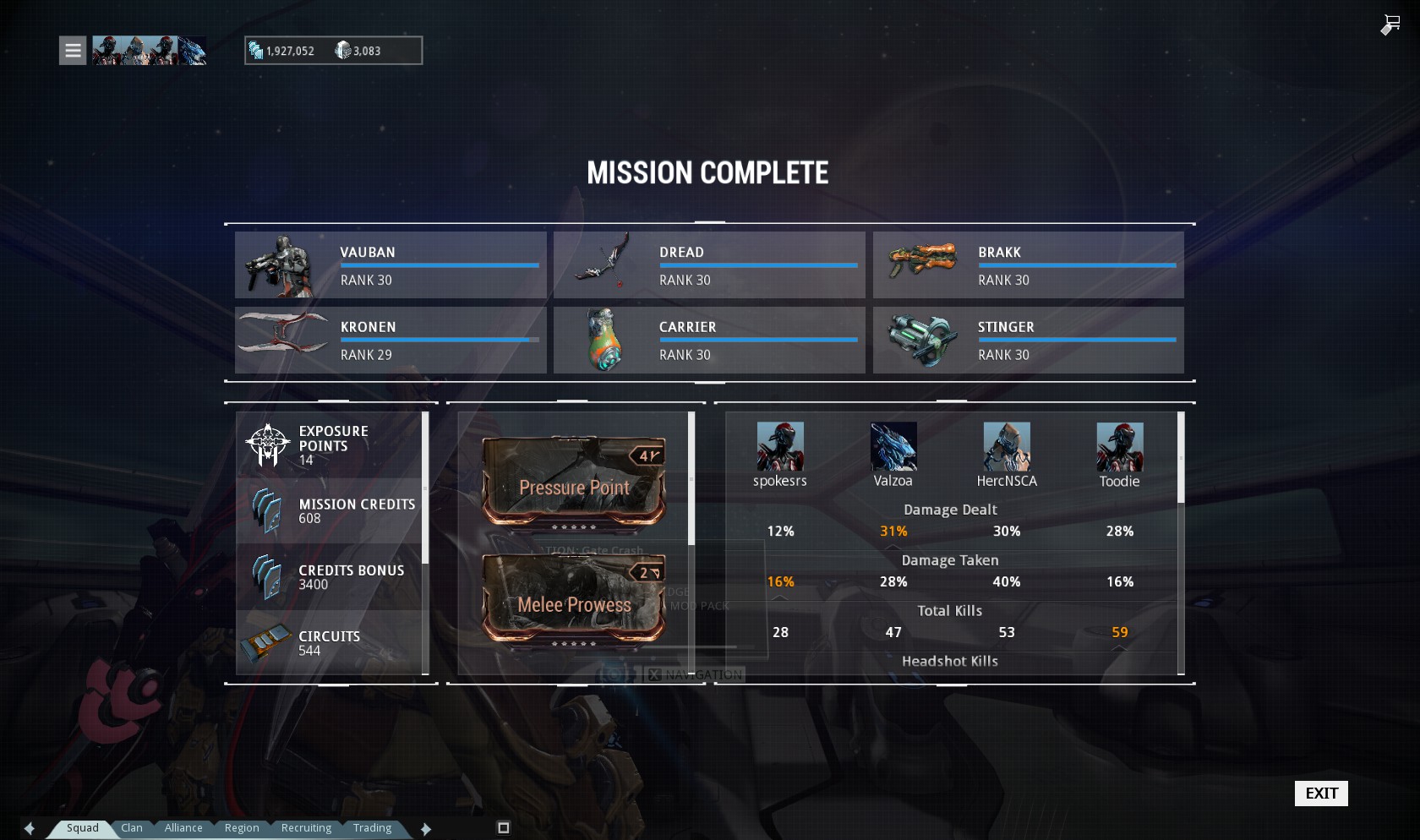Click the chat icon in top-right corner
This screenshot has width=1420, height=840.
click(1390, 25)
